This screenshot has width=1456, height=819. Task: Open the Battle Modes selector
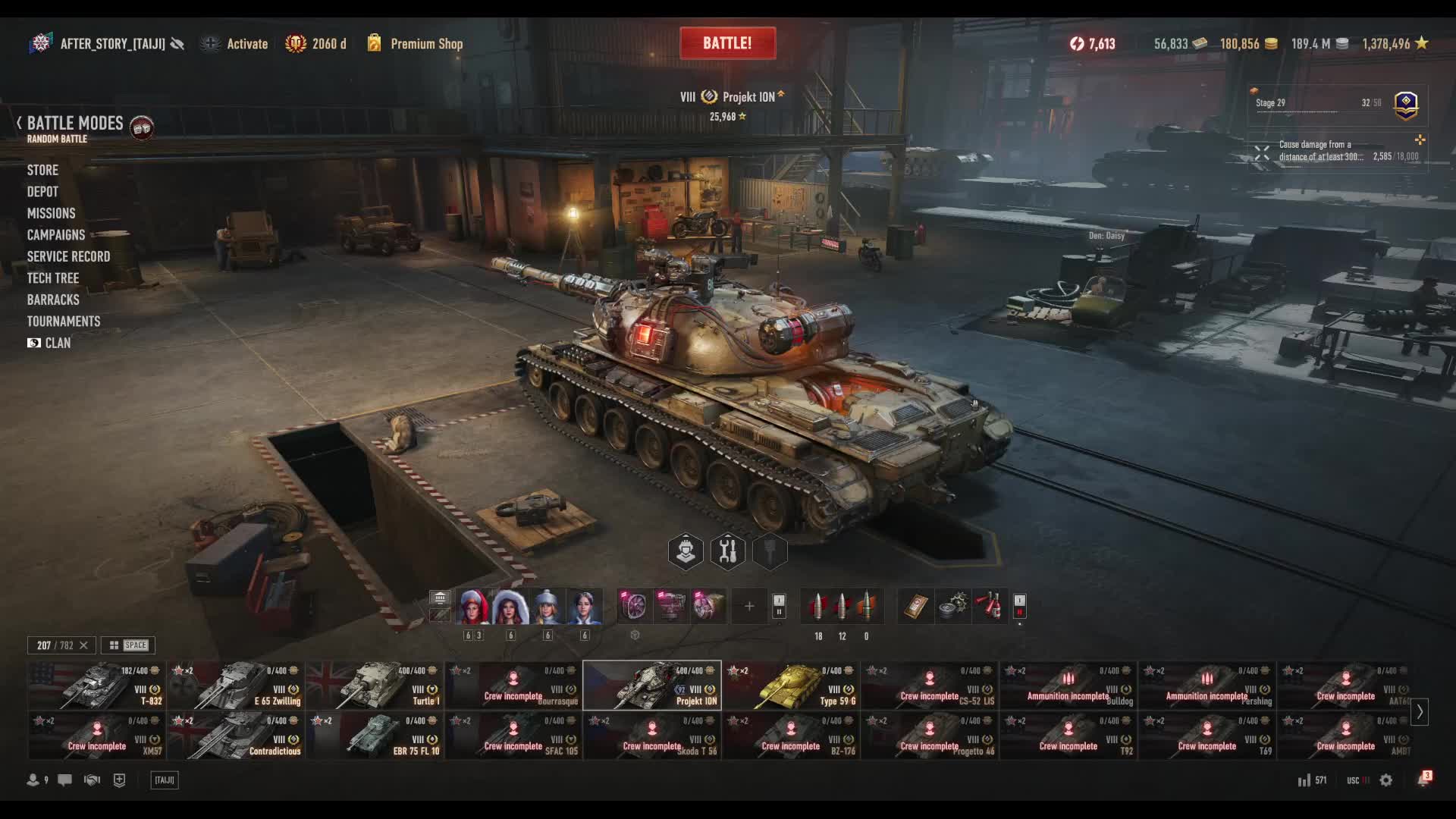tap(74, 124)
